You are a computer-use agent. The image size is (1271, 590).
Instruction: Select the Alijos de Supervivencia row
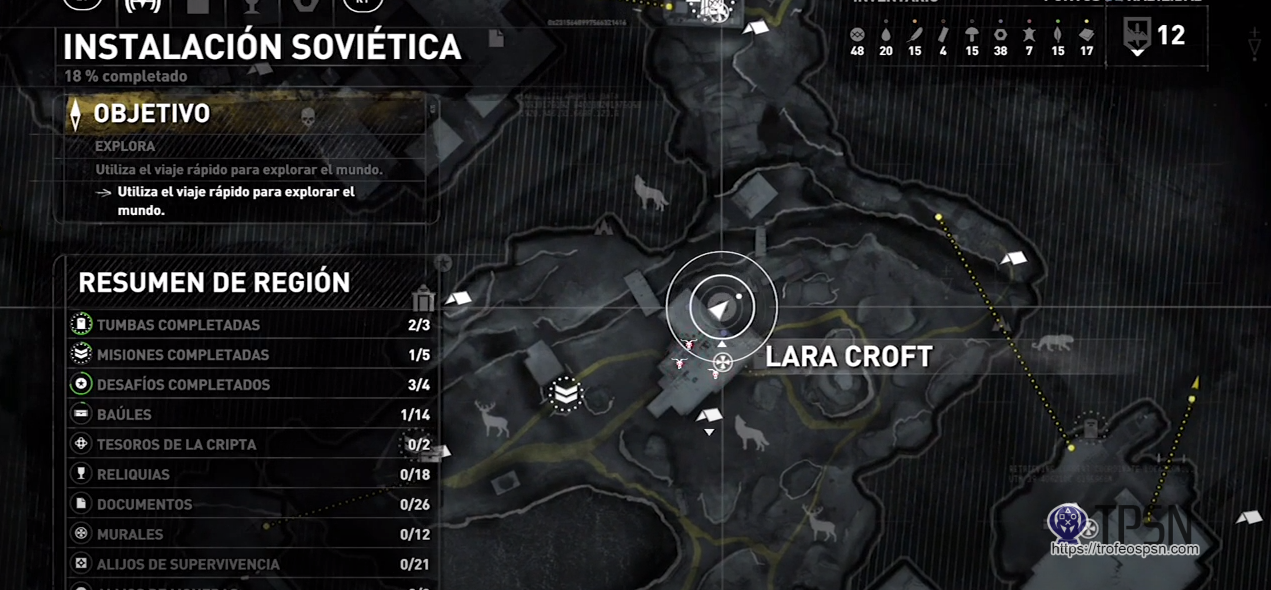click(x=250, y=565)
